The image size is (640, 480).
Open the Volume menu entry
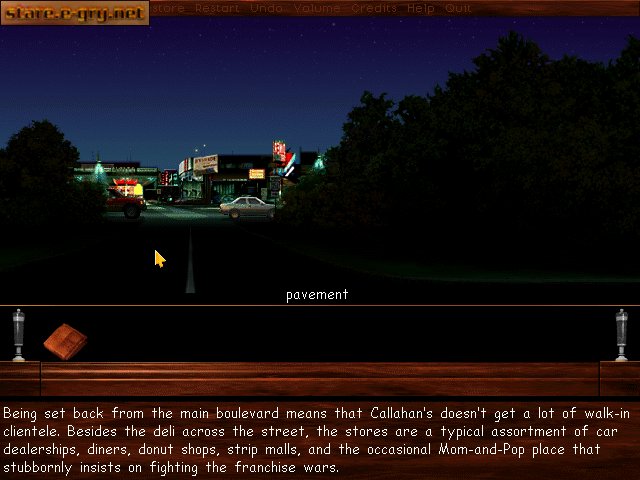[x=316, y=8]
